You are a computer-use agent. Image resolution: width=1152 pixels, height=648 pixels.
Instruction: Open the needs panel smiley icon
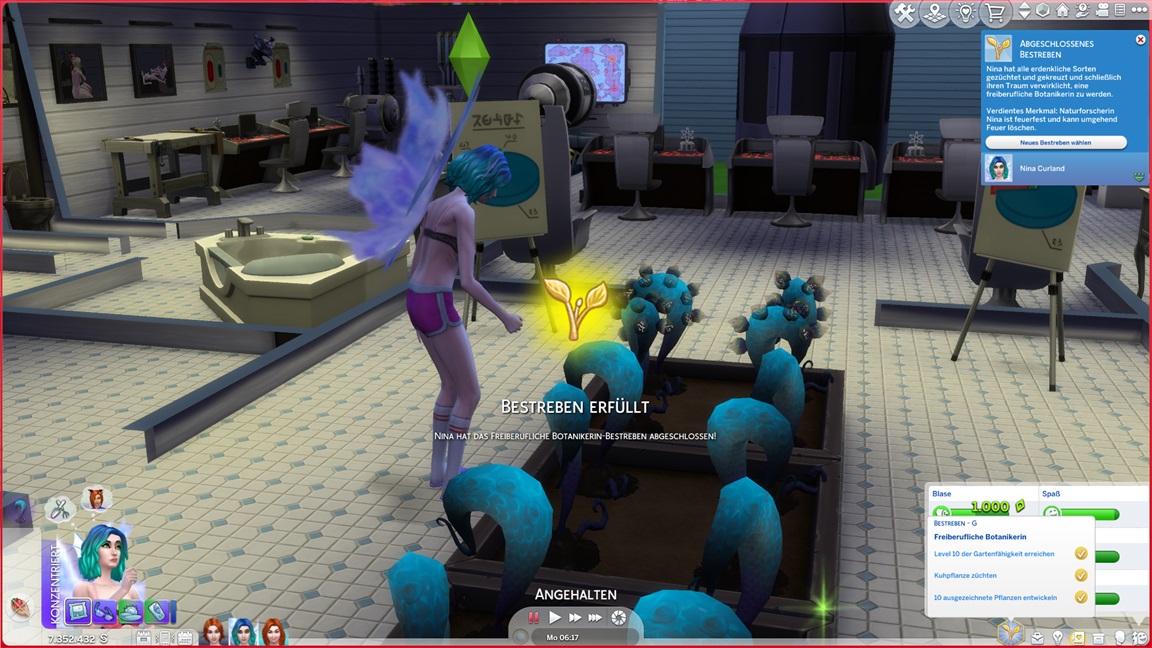1140,637
